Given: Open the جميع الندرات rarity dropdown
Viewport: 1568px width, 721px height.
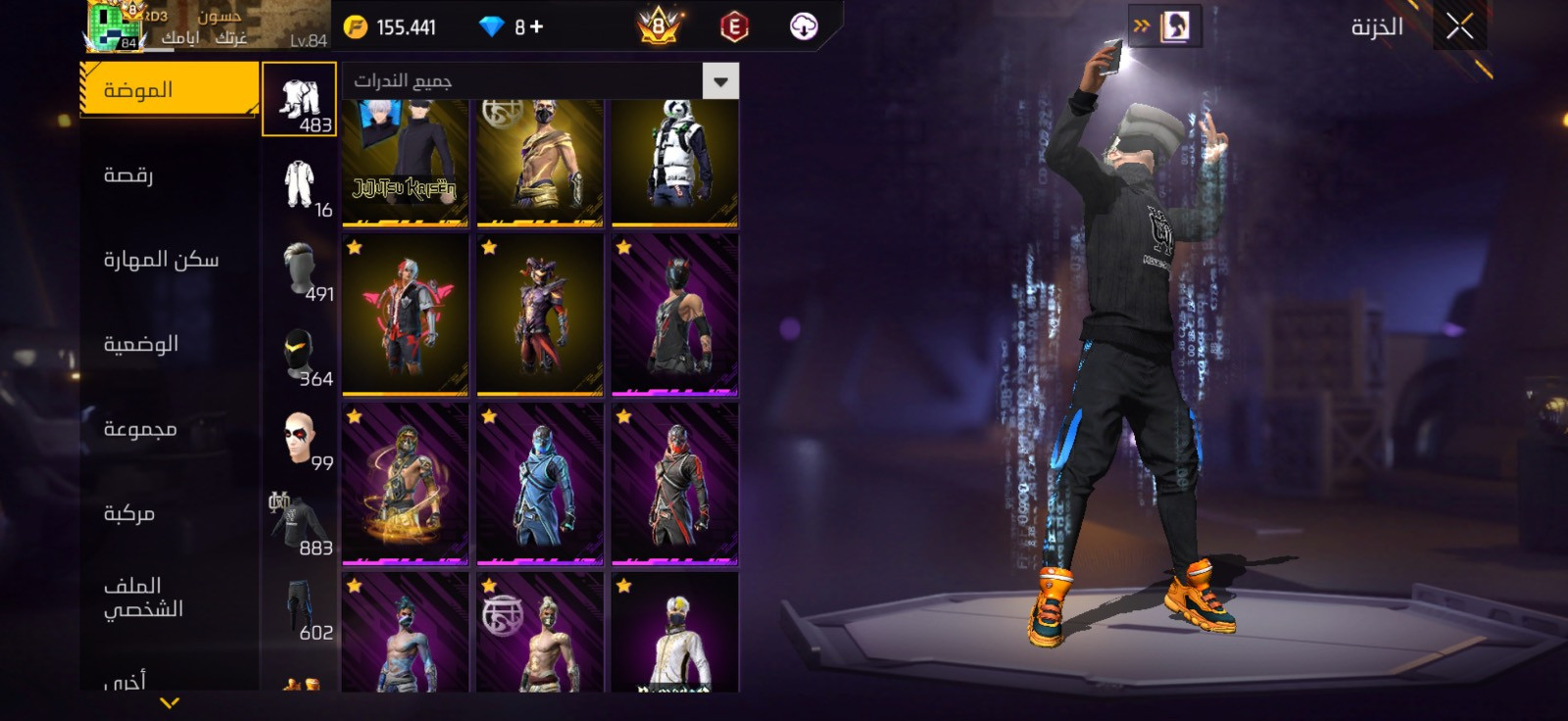Looking at the screenshot, I should tap(540, 81).
